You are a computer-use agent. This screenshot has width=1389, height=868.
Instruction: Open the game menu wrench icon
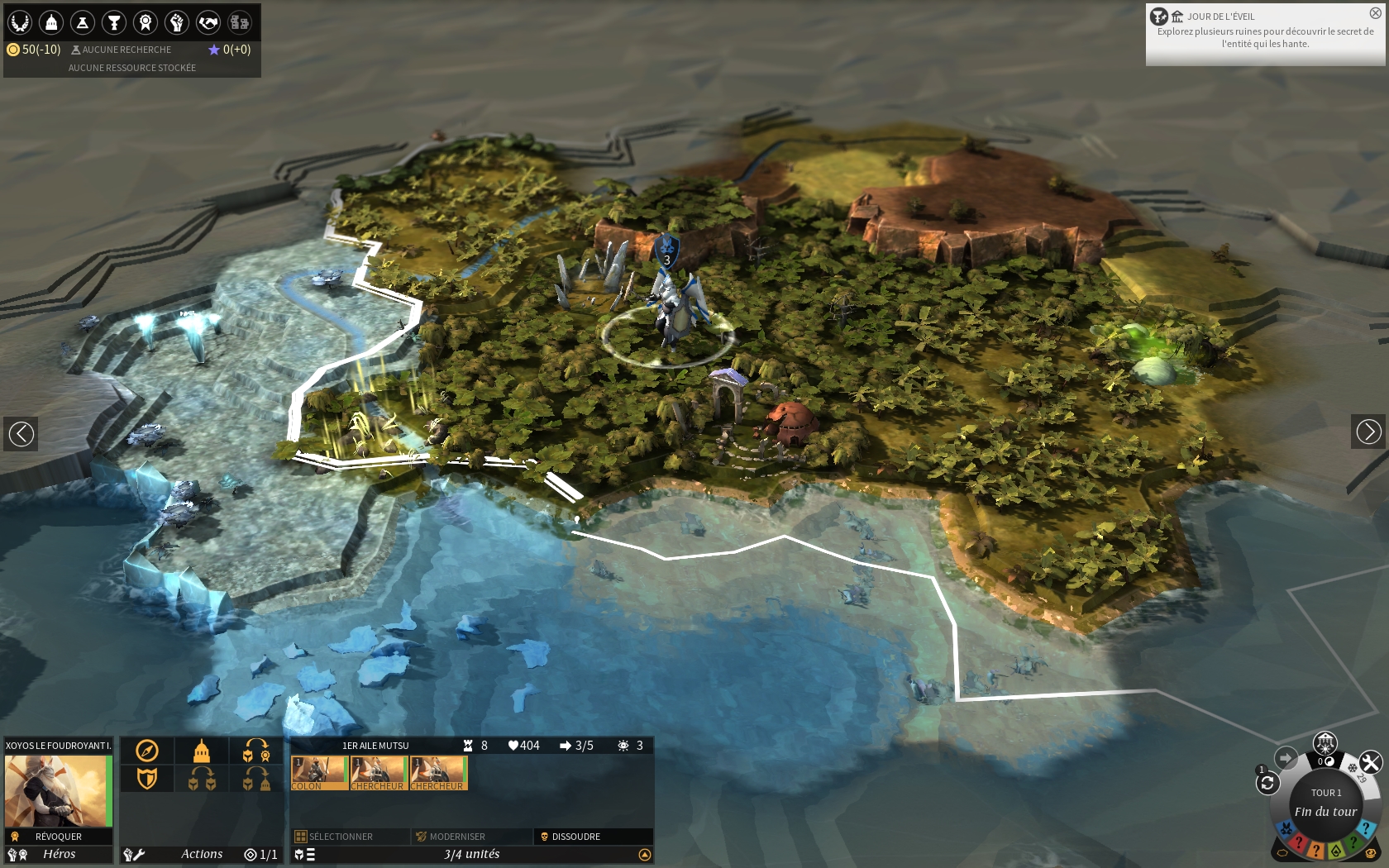tap(1370, 762)
